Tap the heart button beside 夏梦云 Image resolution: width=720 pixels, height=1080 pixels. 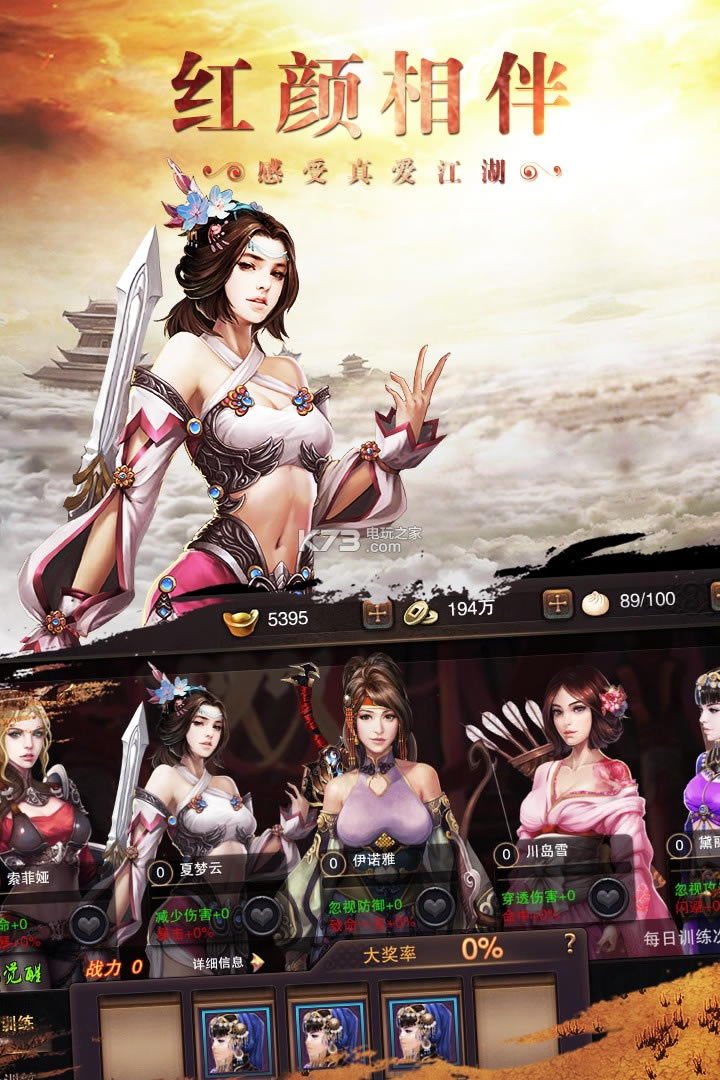[262, 914]
